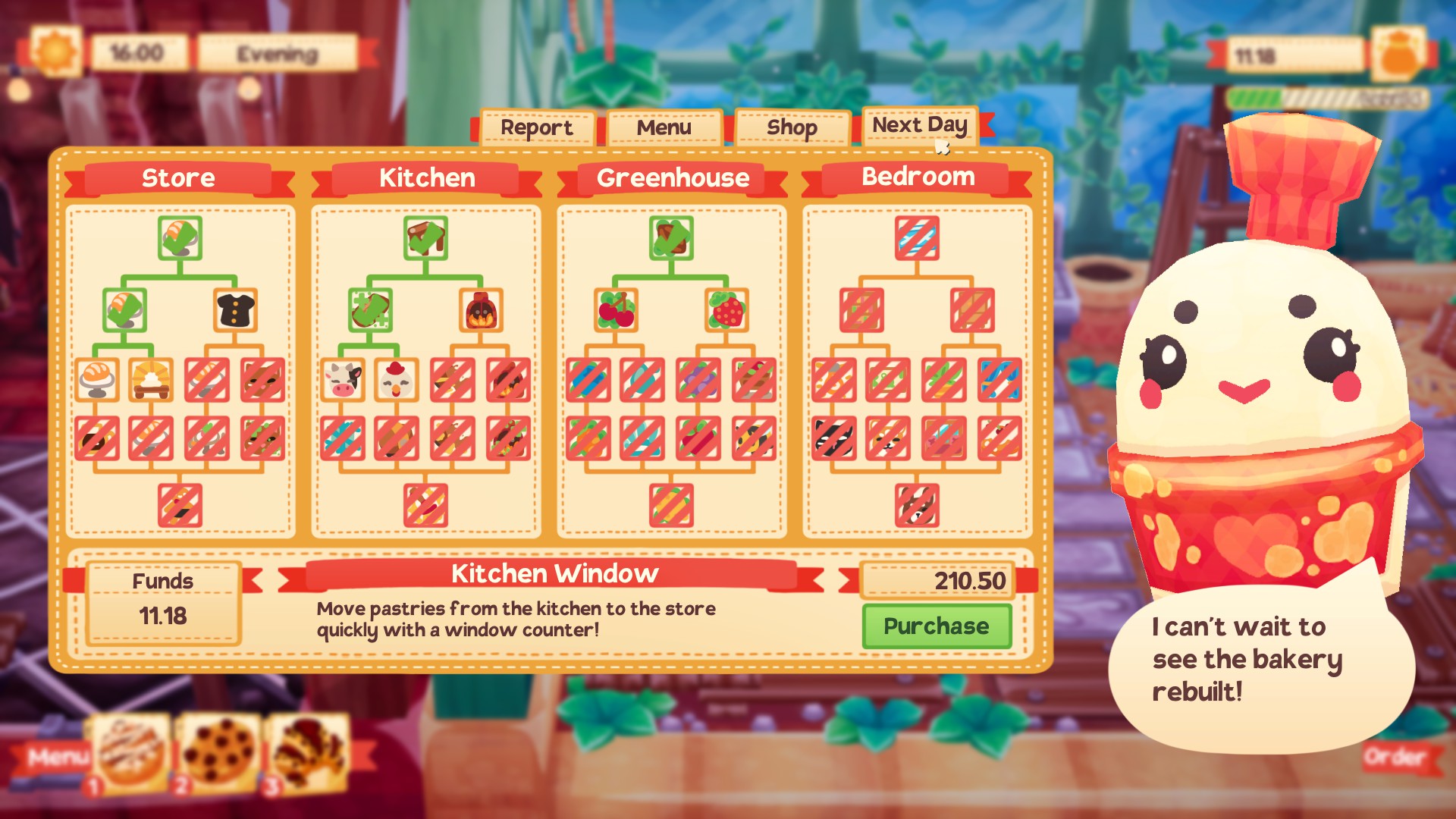
Task: Pick the top Store upgrade node
Action: pos(180,238)
